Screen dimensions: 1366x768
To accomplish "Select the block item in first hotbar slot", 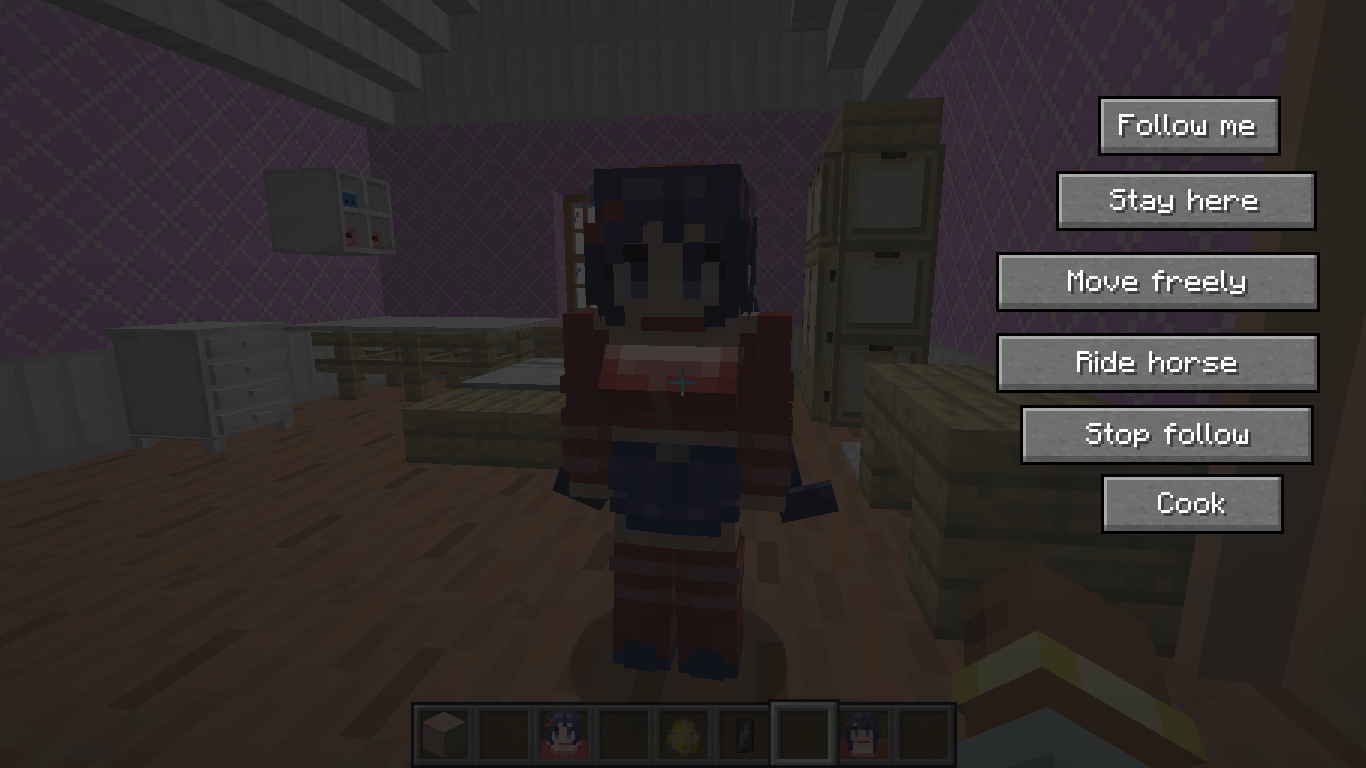I will (x=442, y=735).
